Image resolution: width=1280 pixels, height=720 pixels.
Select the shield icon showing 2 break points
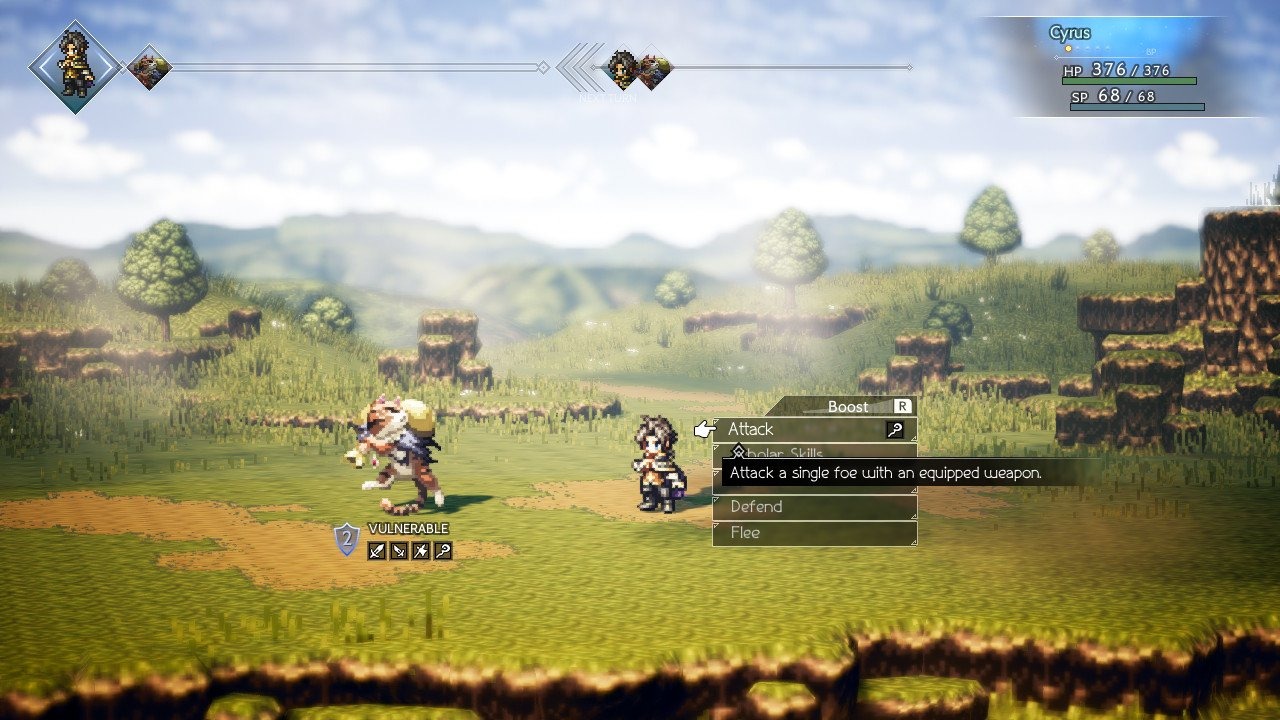point(345,540)
